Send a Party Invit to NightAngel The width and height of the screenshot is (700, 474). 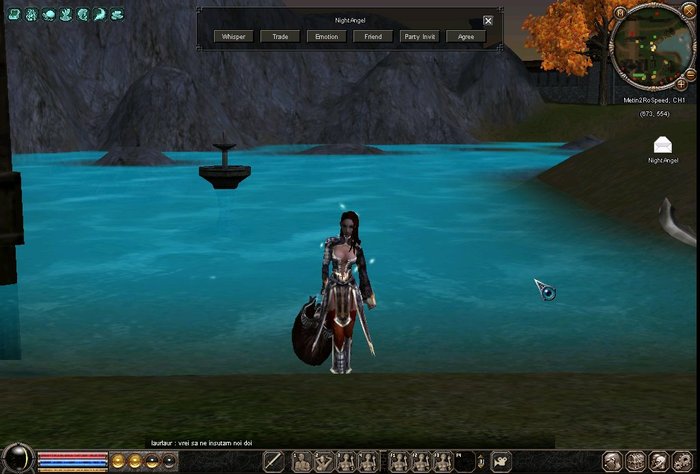click(419, 36)
